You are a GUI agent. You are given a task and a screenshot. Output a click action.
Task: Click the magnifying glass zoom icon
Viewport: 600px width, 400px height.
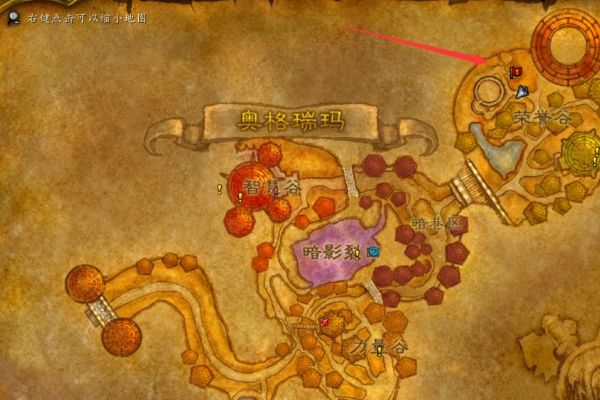13,17
